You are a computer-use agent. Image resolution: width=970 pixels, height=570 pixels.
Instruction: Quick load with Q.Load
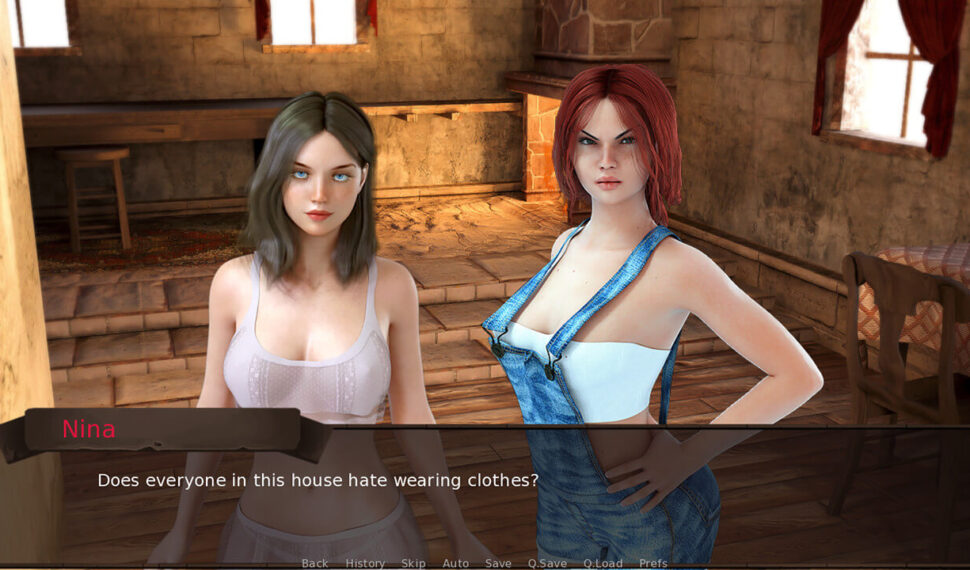603,563
